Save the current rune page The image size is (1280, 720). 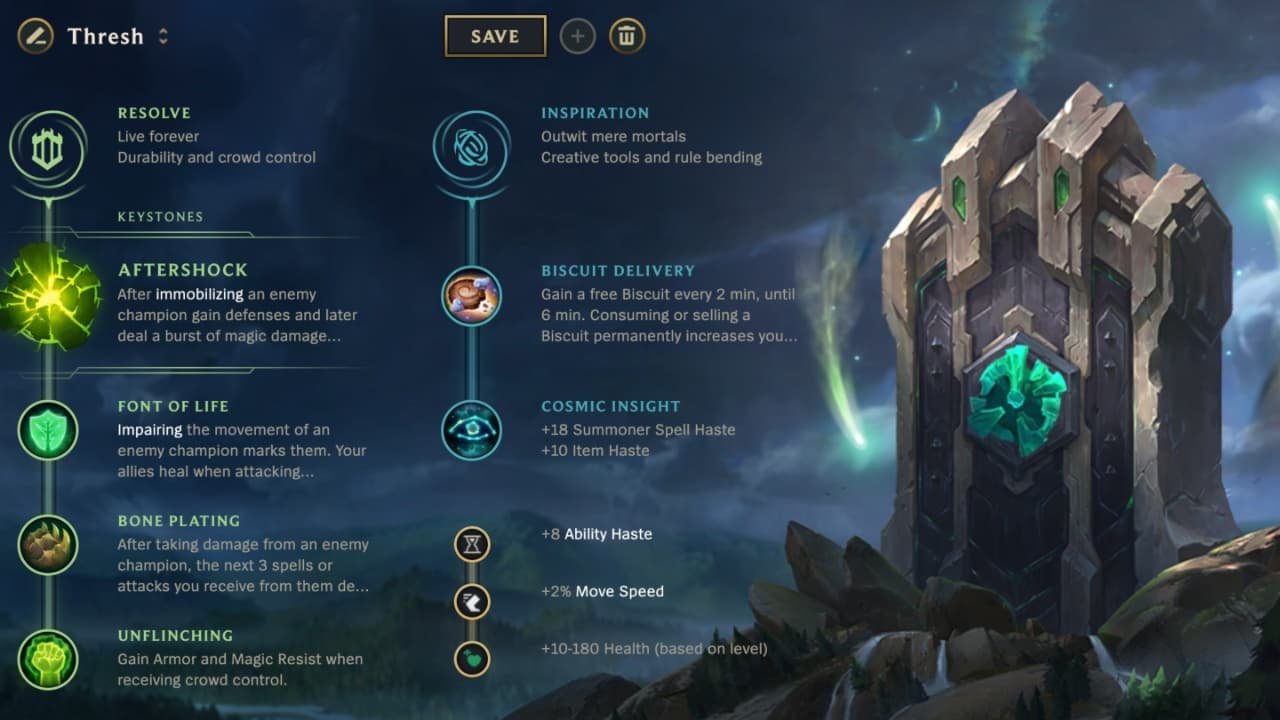tap(494, 35)
